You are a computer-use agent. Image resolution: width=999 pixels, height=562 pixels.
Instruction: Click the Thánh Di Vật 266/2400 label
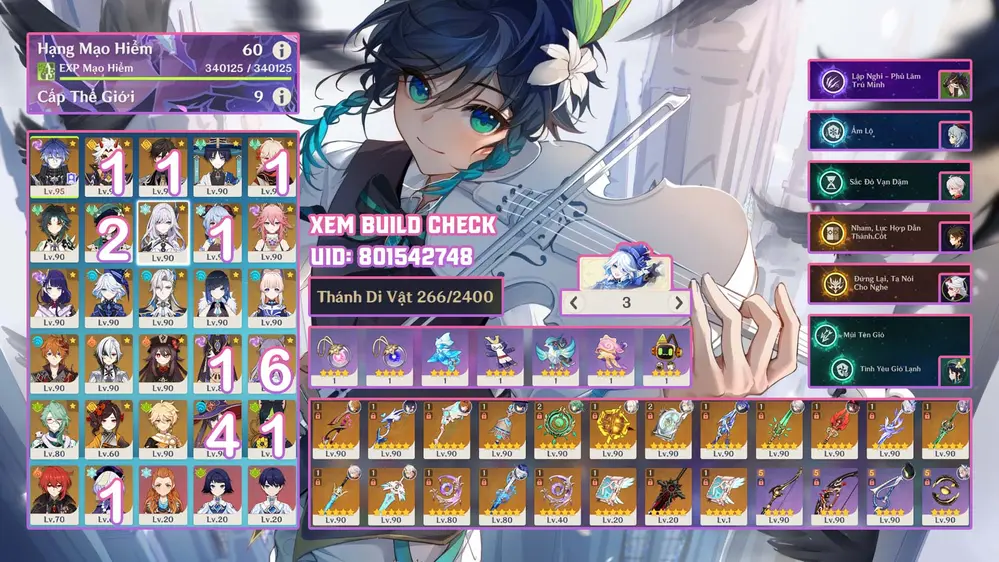click(x=403, y=297)
